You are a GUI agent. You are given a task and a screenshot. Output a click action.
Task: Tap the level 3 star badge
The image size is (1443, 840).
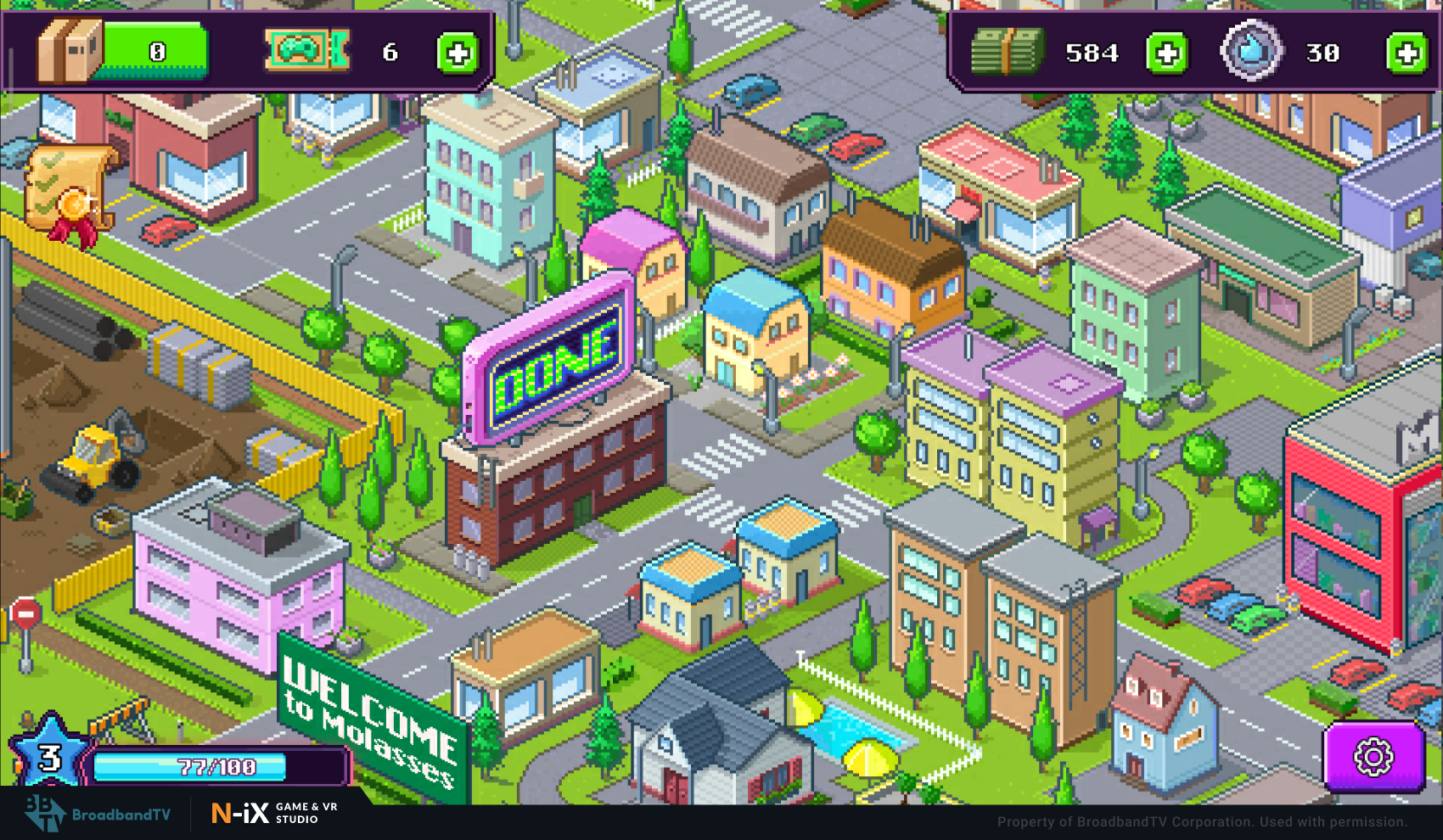point(50,755)
